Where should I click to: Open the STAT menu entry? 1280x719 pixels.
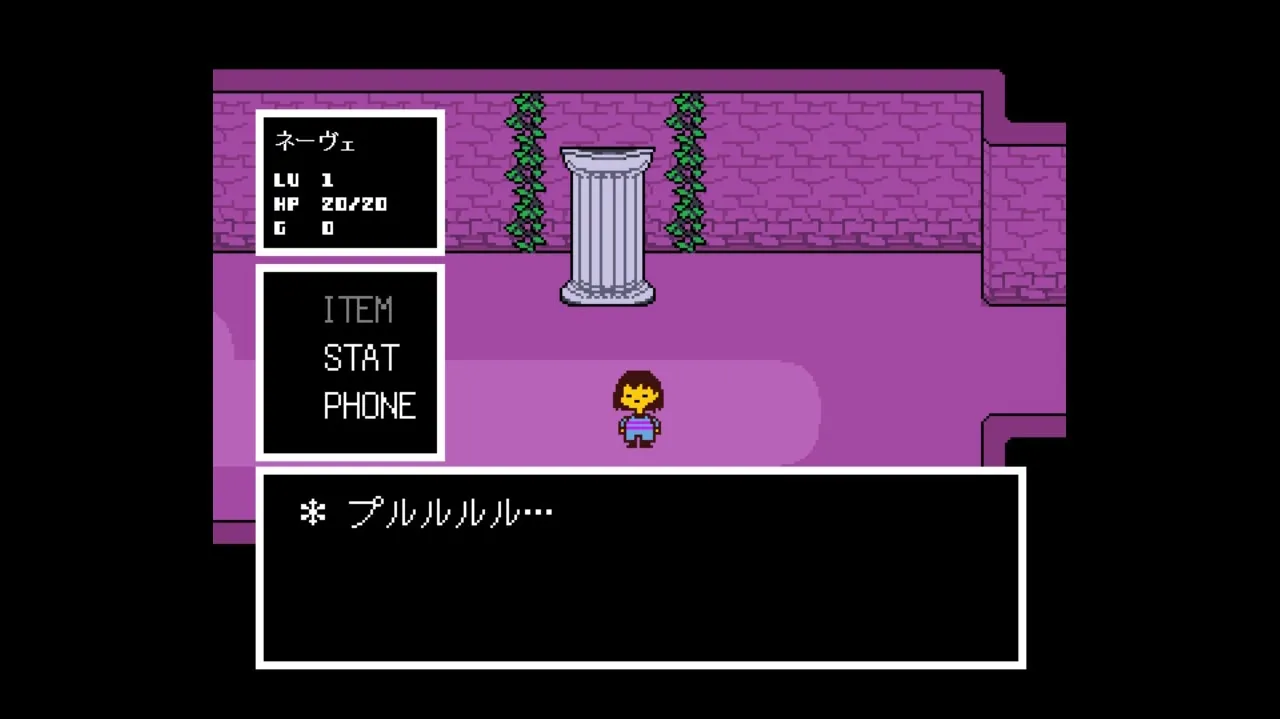(360, 358)
